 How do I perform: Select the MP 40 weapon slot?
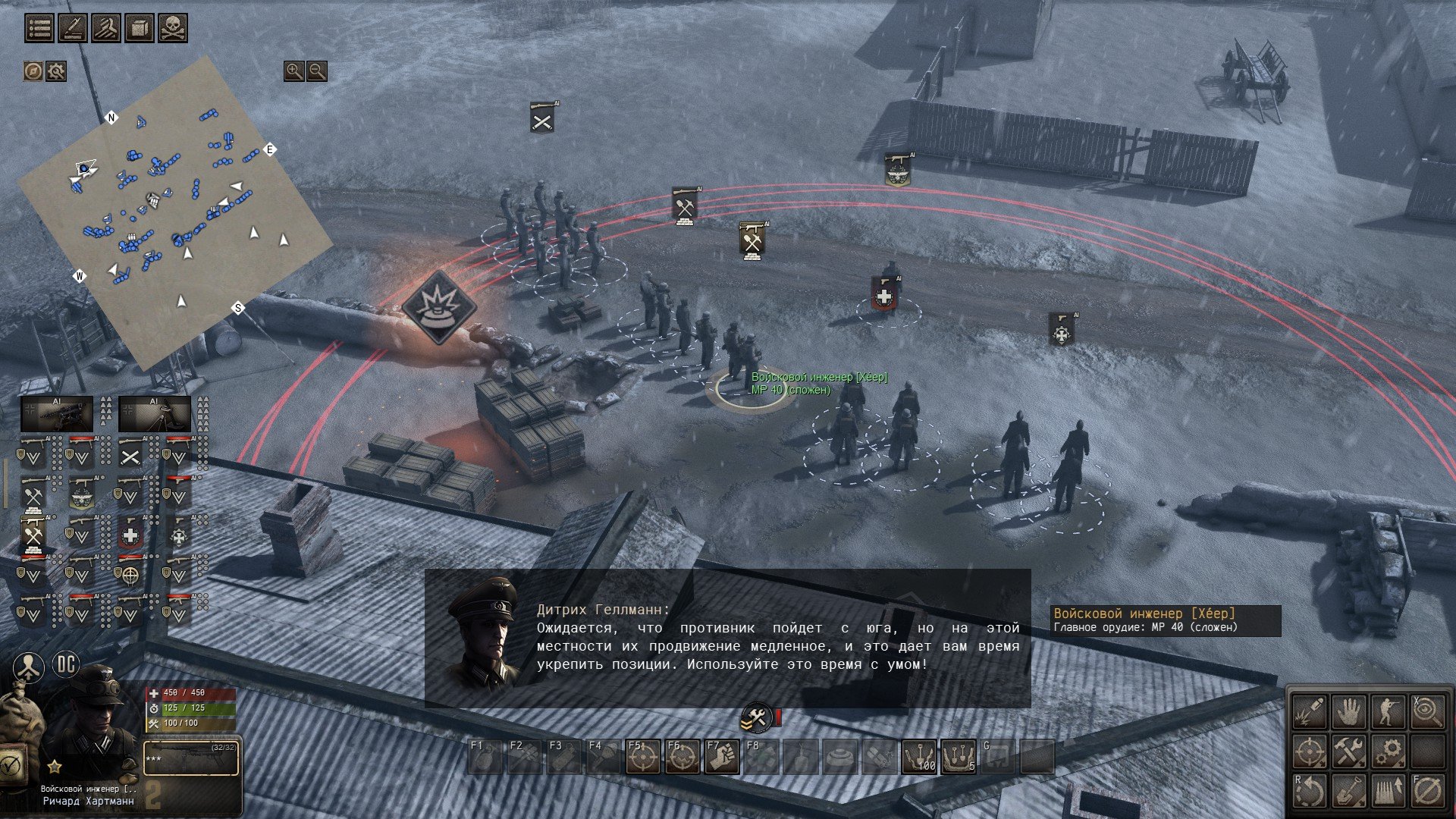click(192, 758)
